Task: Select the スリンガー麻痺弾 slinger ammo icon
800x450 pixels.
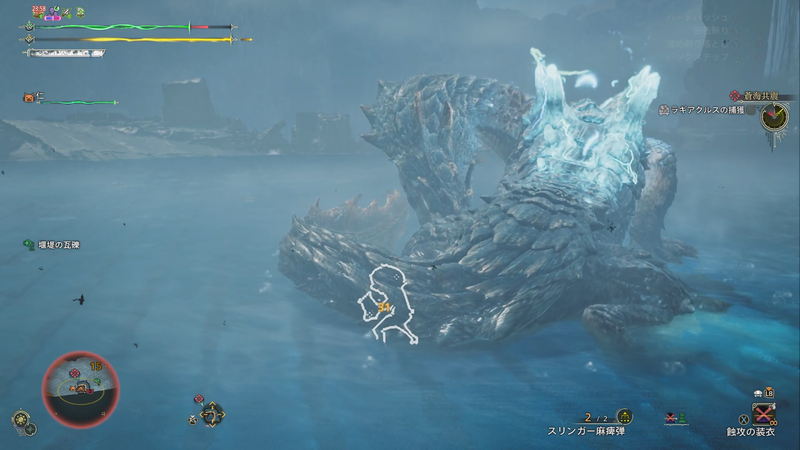Action: coord(624,416)
